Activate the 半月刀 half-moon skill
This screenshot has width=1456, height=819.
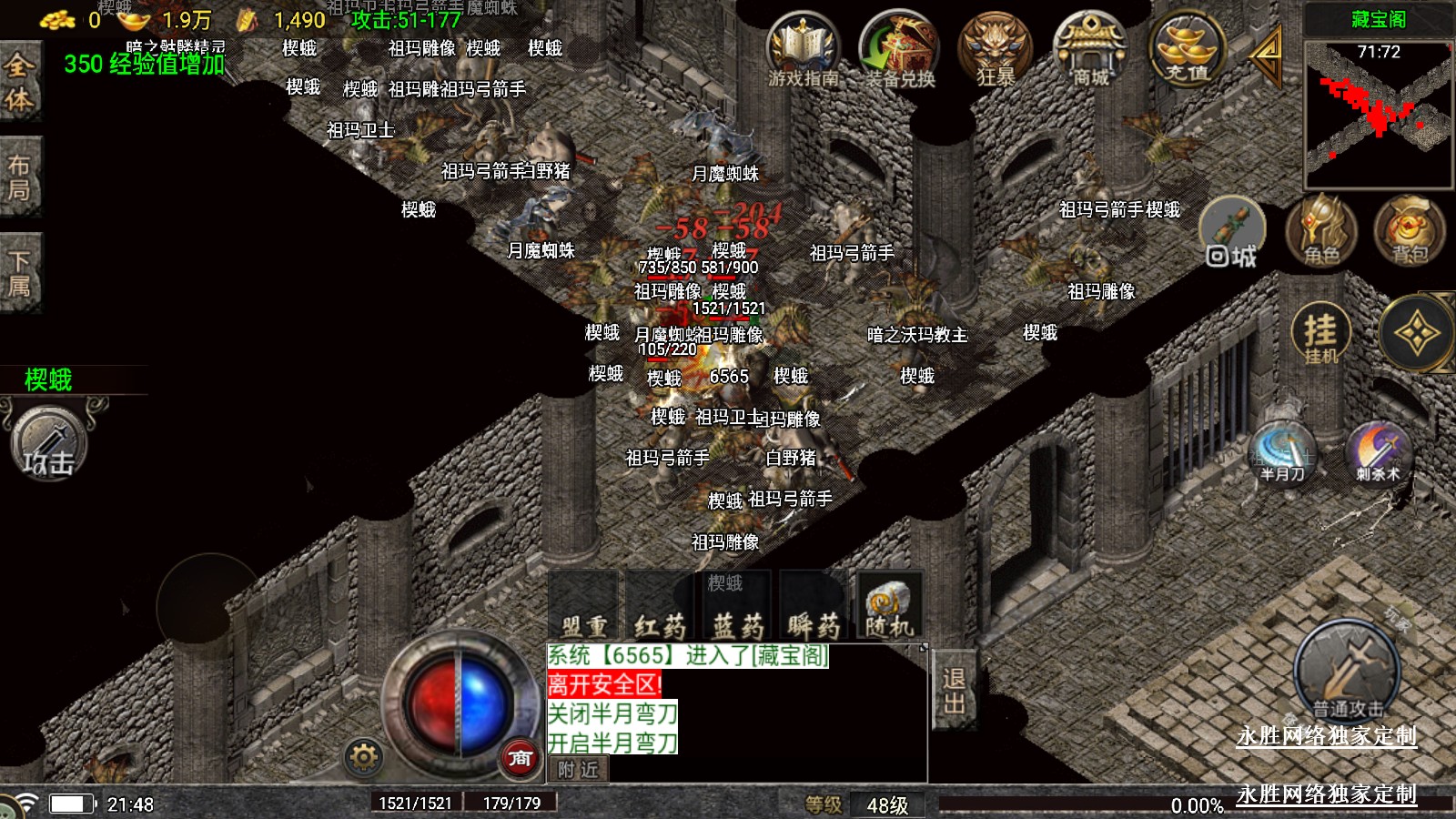pos(1282,451)
